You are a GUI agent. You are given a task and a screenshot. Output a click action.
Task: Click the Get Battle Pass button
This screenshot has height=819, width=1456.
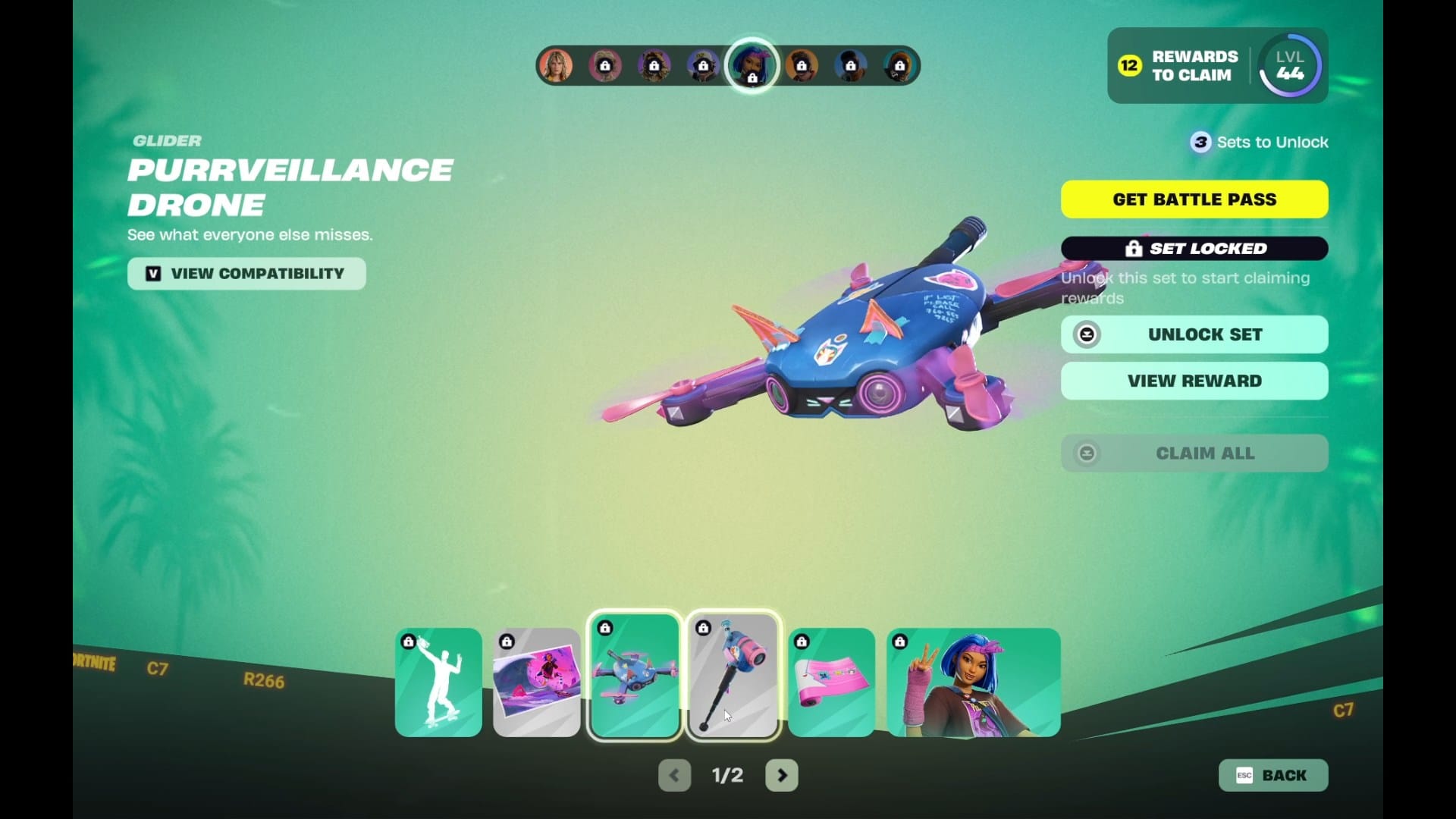1194,199
